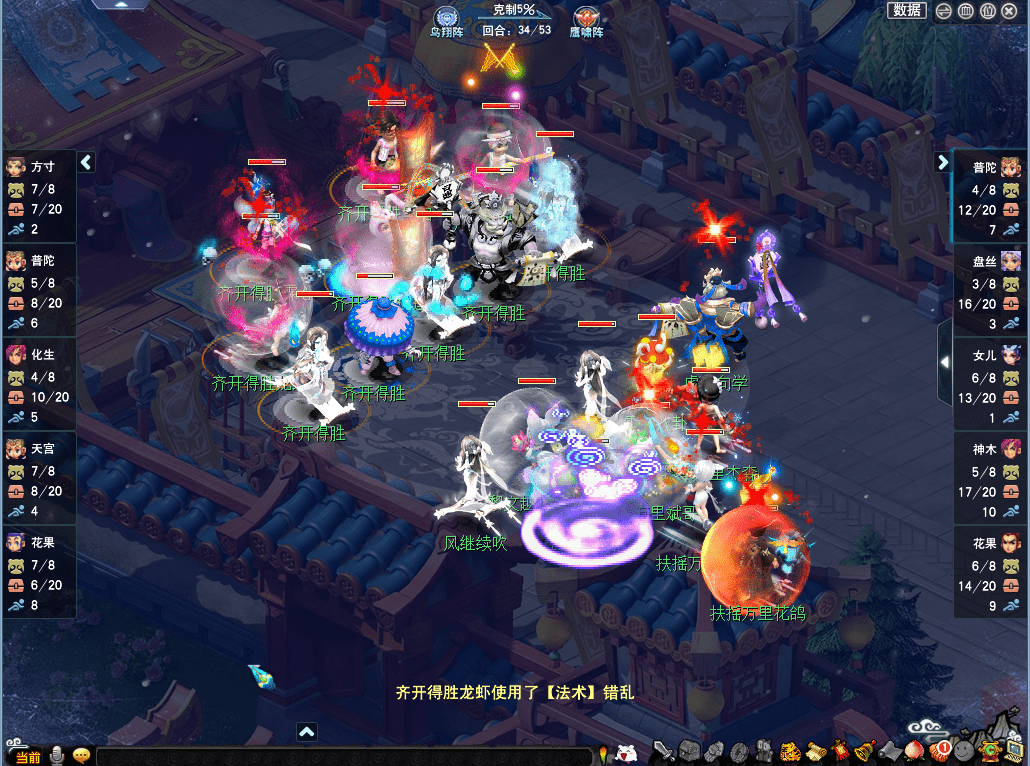Click the swap arrows button at top right
The height and width of the screenshot is (766, 1030).
tap(944, 11)
